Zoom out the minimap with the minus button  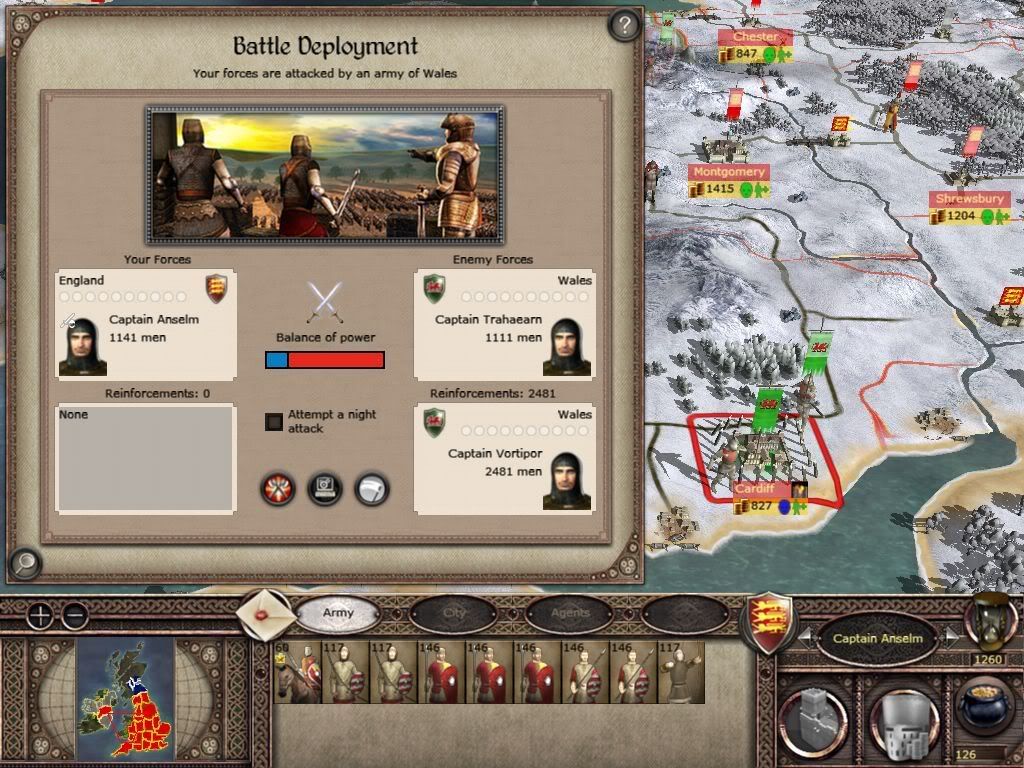pyautogui.click(x=75, y=616)
